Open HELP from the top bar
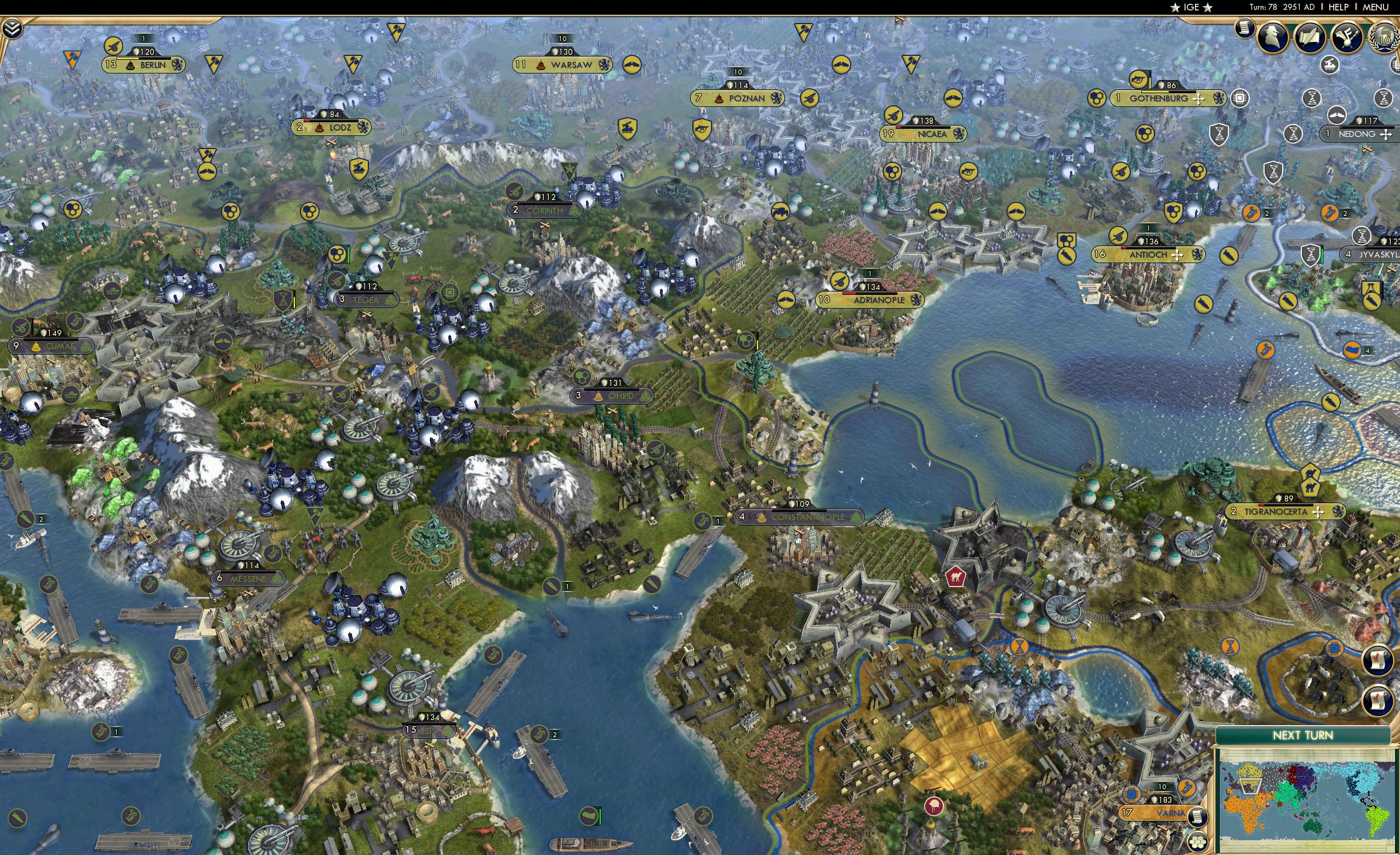 1339,7
